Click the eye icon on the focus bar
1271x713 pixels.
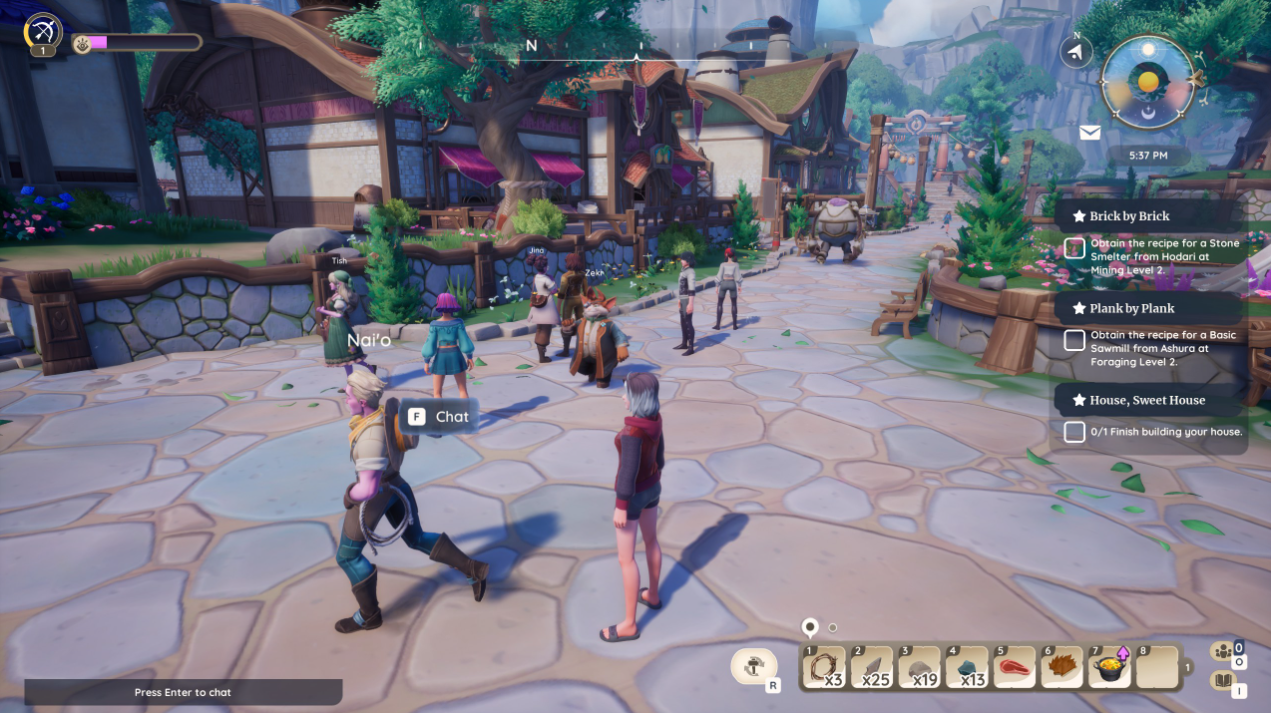tap(82, 43)
